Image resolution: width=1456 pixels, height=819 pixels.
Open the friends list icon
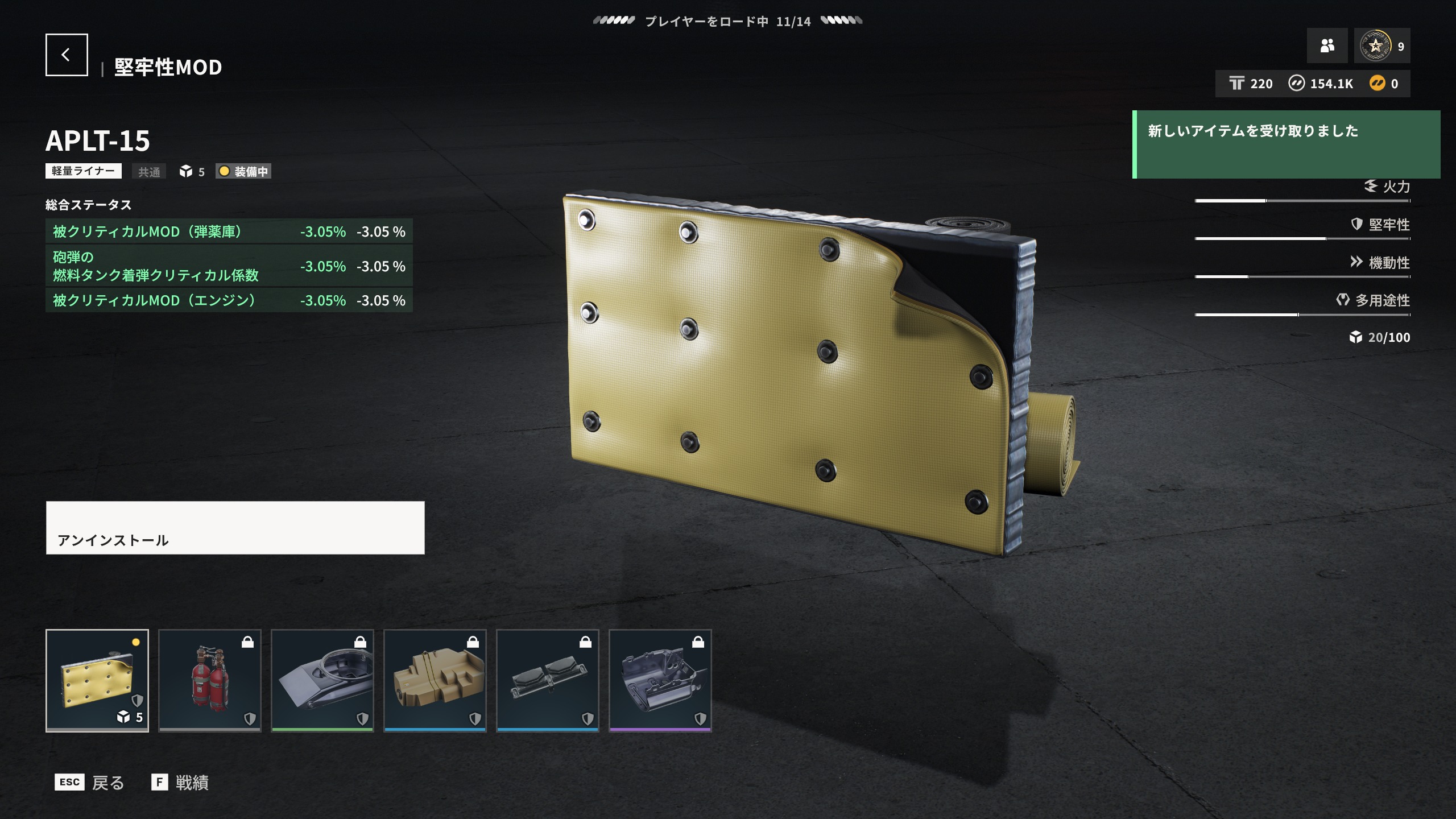click(x=1327, y=45)
